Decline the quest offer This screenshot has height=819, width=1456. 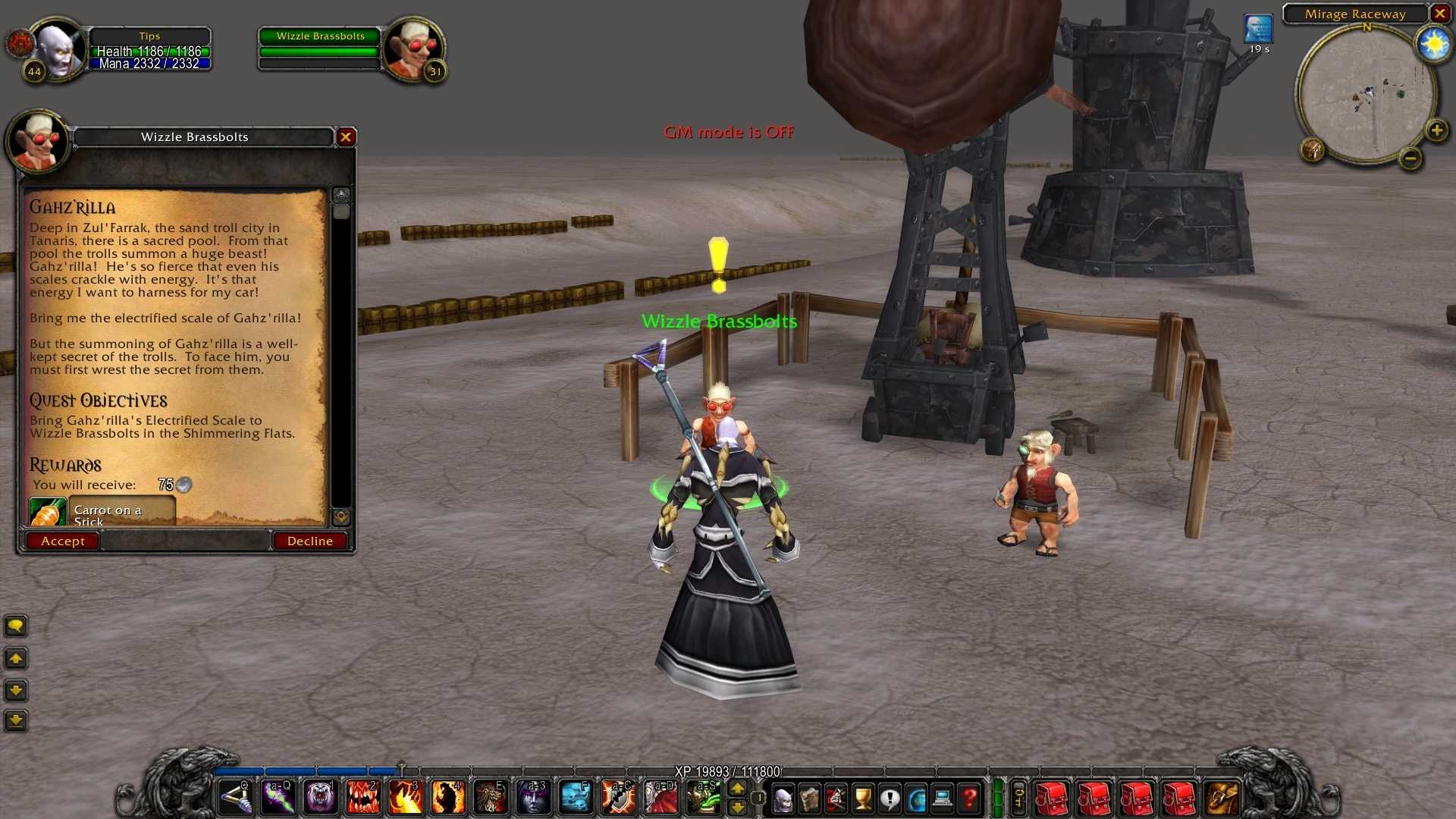[309, 541]
